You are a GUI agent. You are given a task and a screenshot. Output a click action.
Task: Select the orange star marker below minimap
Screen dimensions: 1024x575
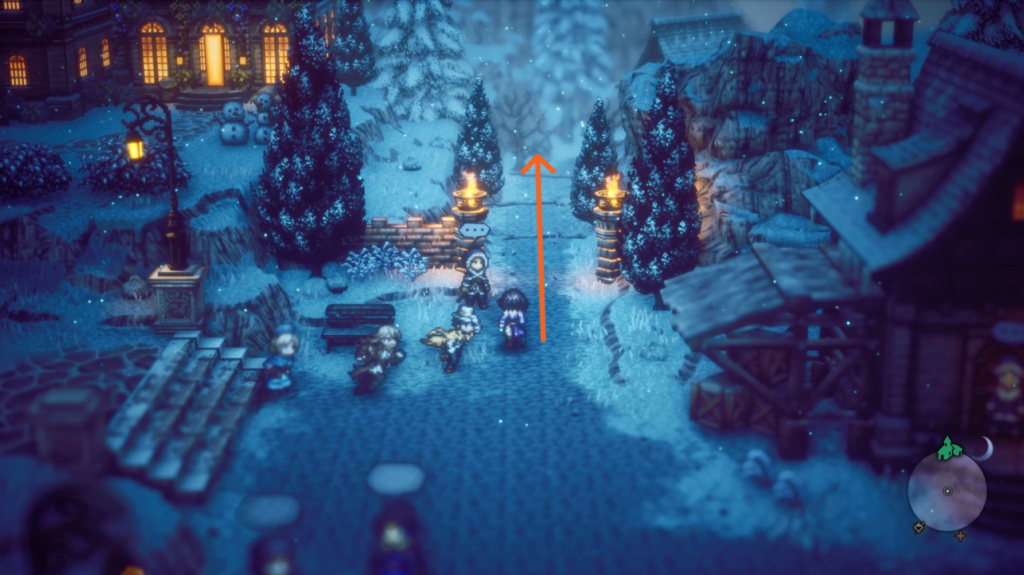point(961,536)
